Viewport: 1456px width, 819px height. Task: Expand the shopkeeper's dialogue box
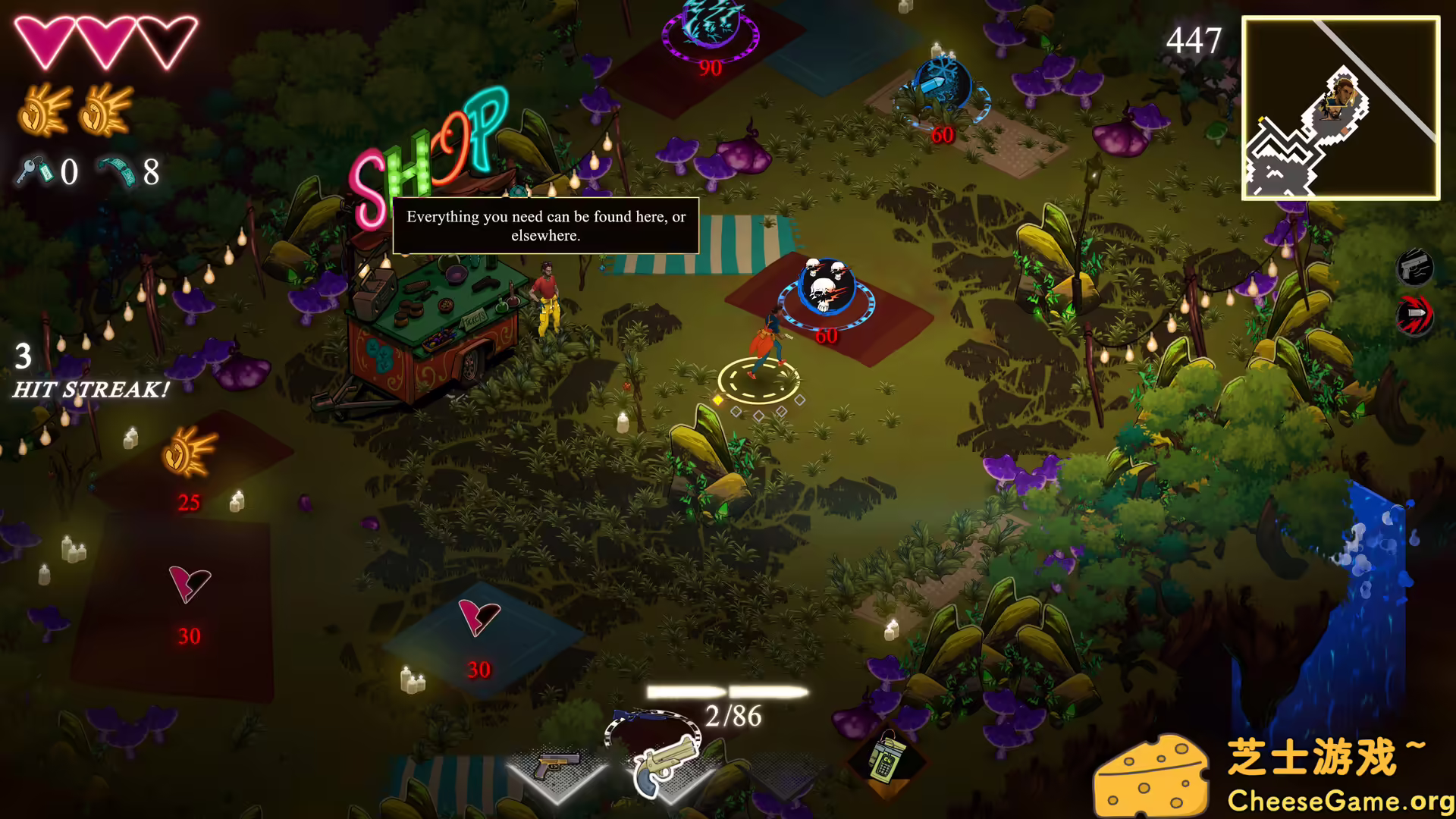click(x=545, y=226)
